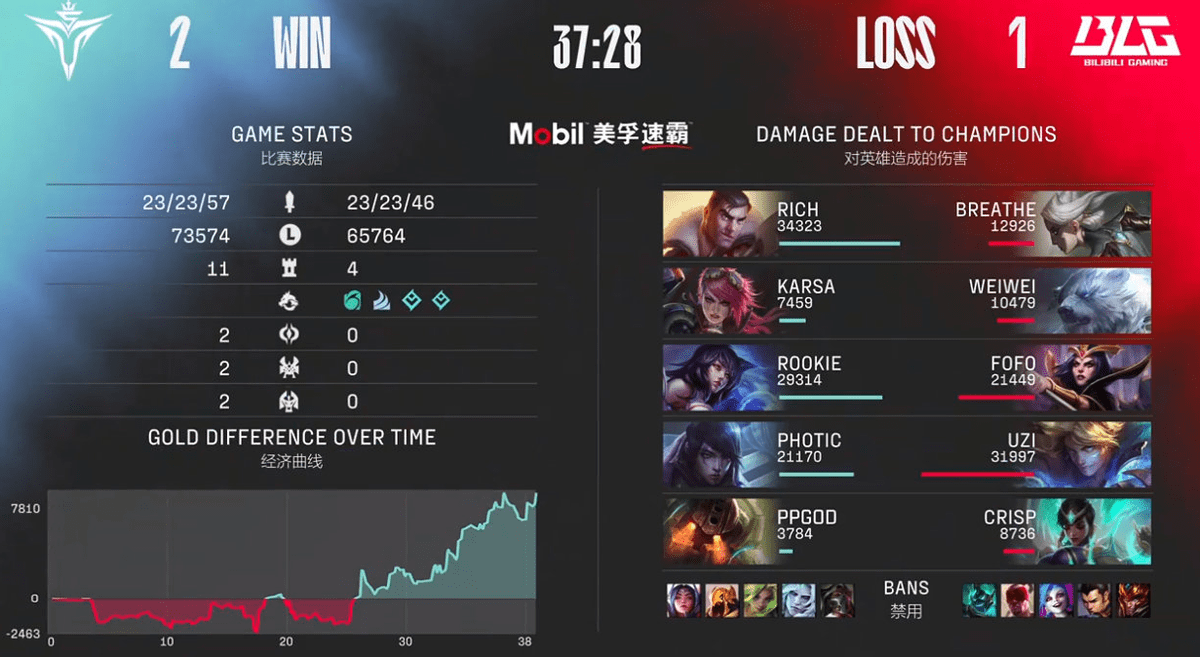
Task: Select the winning team's winged logo
Action: pyautogui.click(x=68, y=42)
